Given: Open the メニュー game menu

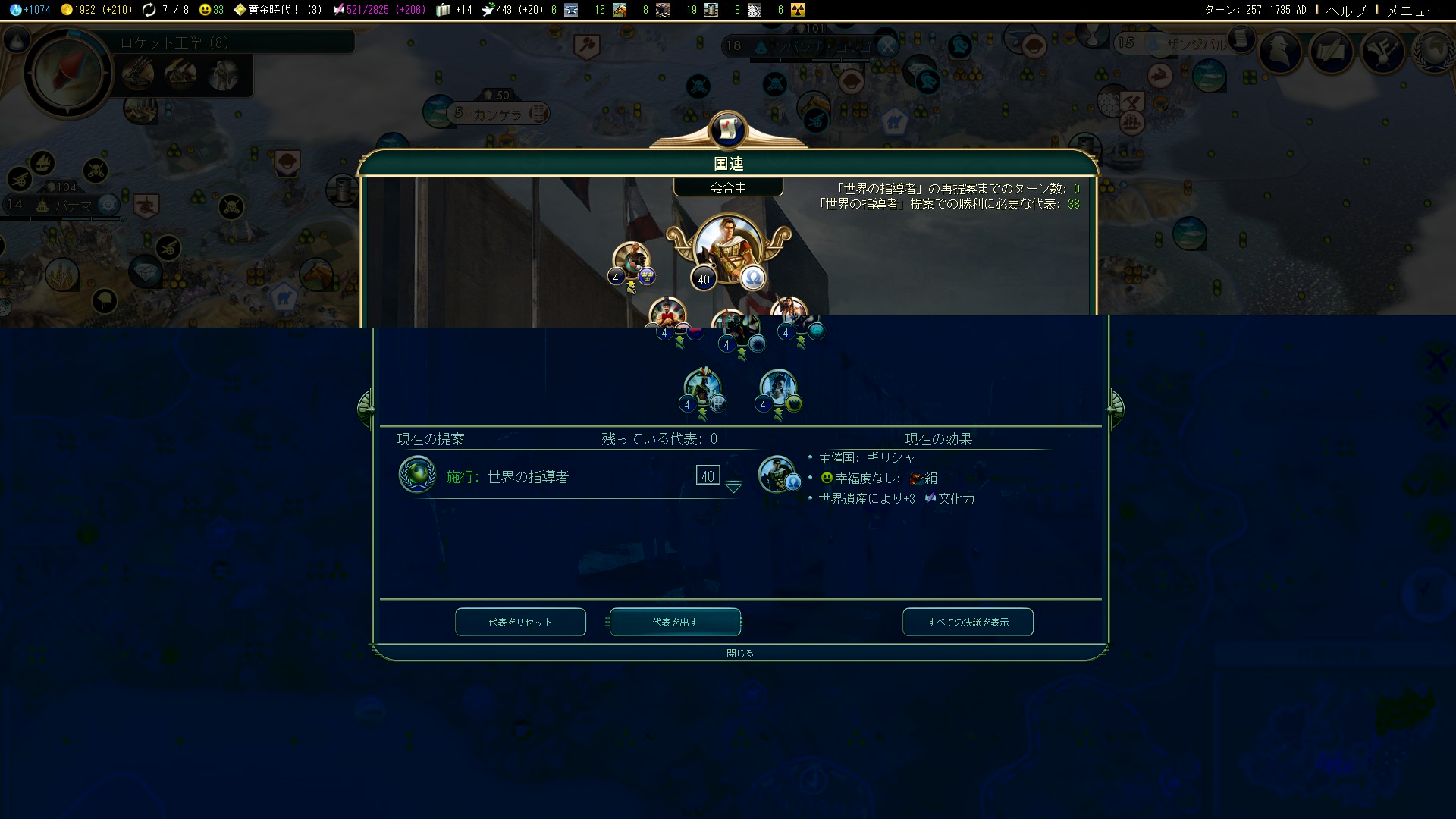Looking at the screenshot, I should click(x=1413, y=10).
